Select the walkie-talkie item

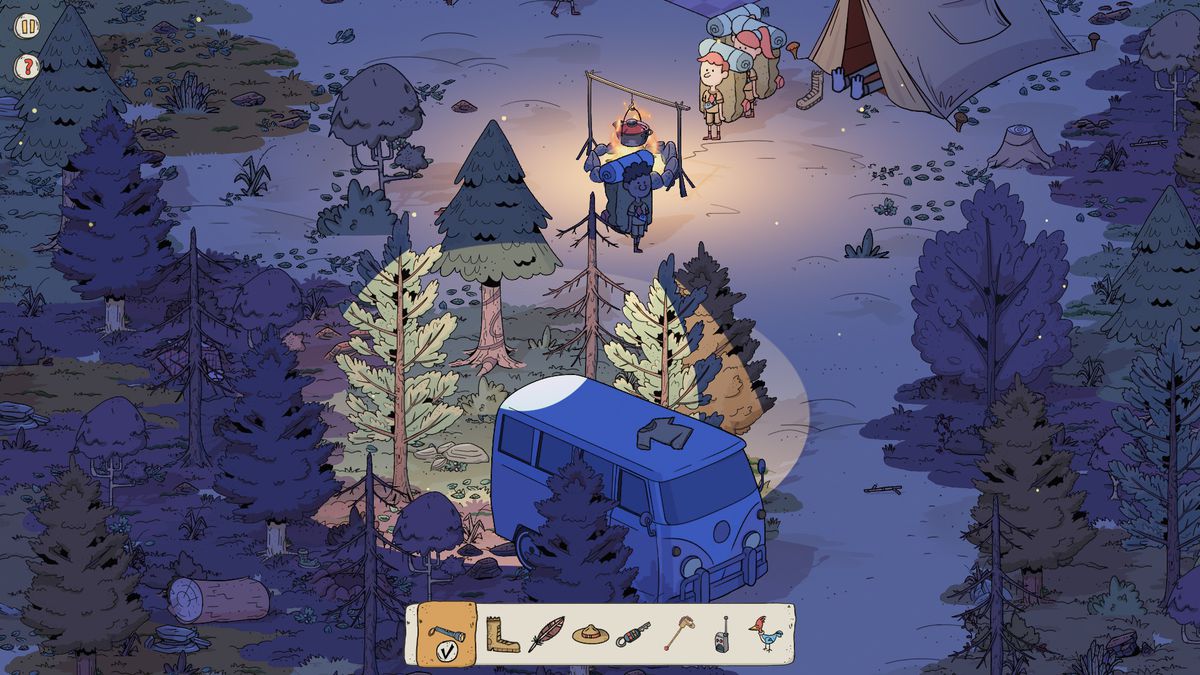(x=720, y=635)
